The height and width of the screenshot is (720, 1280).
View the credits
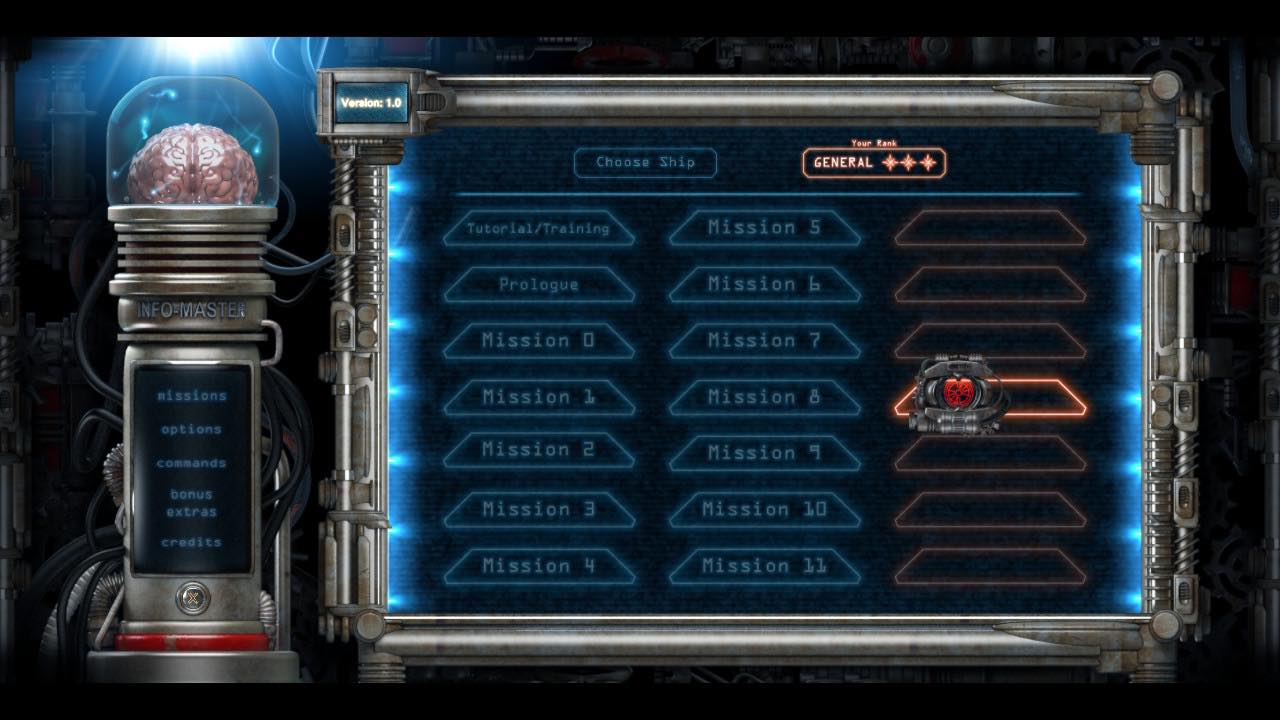click(191, 542)
